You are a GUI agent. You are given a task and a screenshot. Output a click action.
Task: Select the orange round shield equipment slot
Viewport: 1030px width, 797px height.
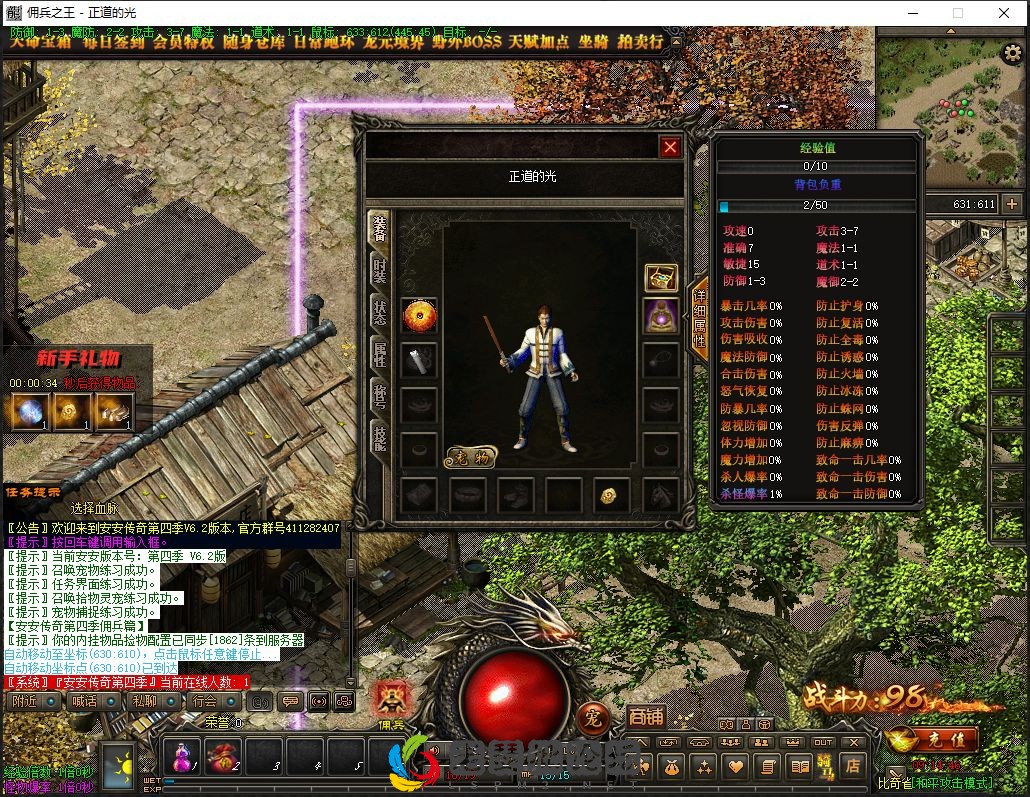point(419,316)
